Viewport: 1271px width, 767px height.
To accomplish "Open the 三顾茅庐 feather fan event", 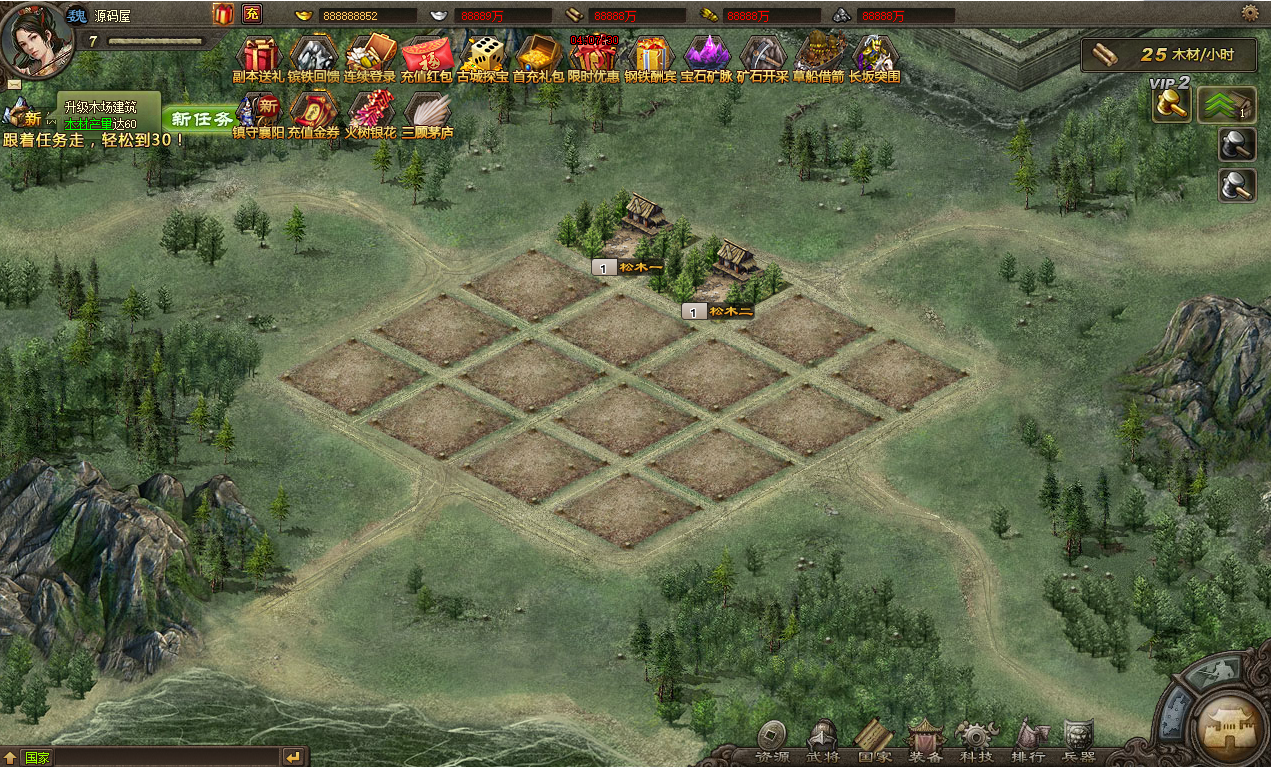I will click(427, 110).
